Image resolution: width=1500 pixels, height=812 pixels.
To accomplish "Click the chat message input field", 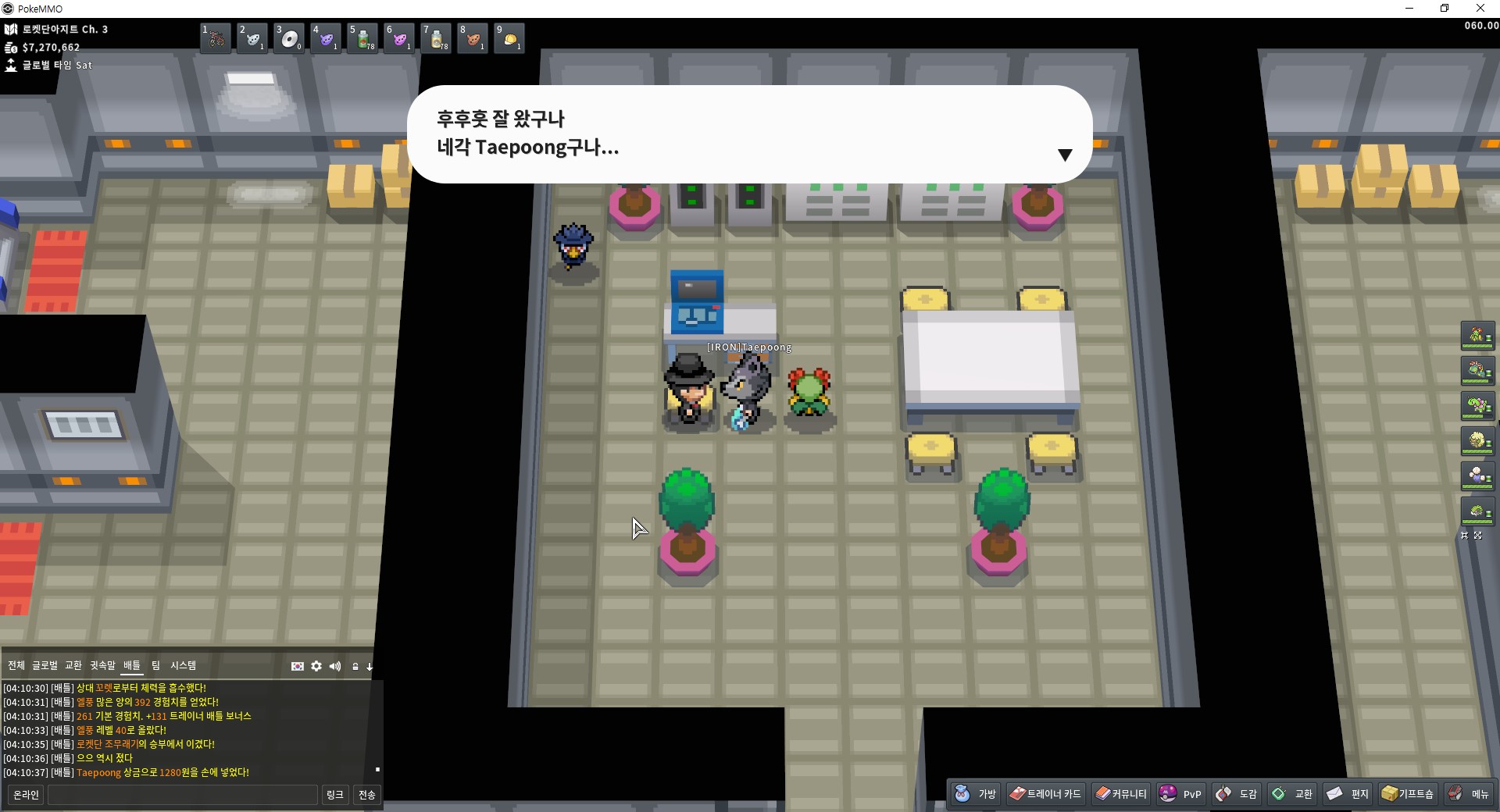I will pyautogui.click(x=183, y=795).
